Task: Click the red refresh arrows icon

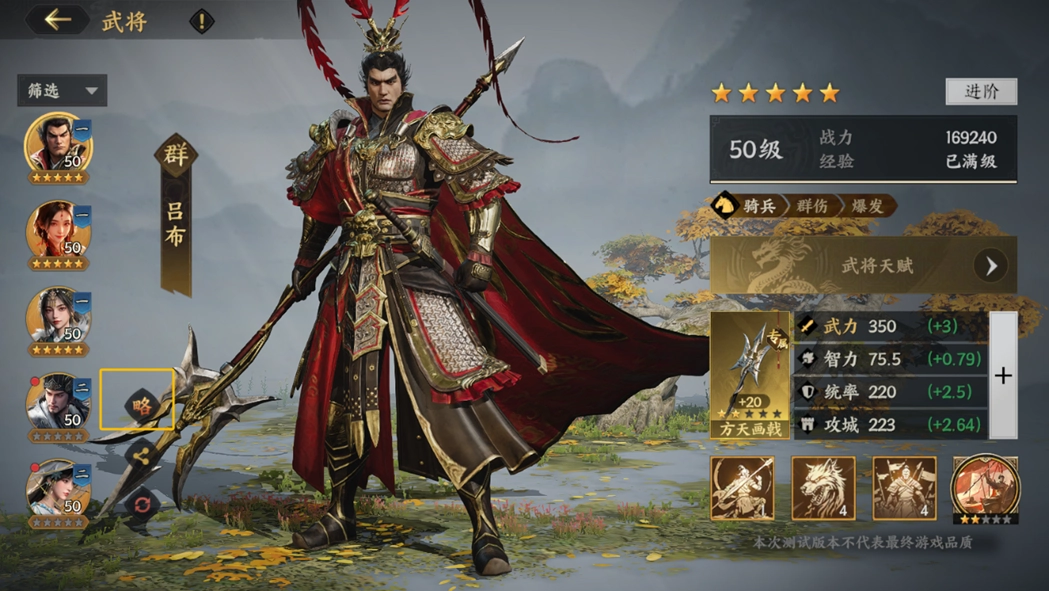Action: tap(141, 504)
